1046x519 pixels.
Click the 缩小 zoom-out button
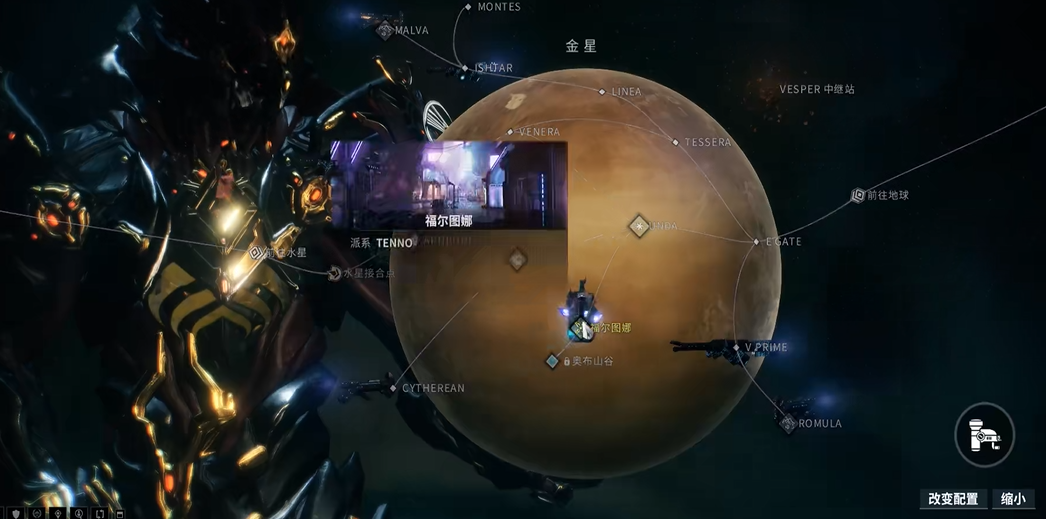pos(1013,499)
